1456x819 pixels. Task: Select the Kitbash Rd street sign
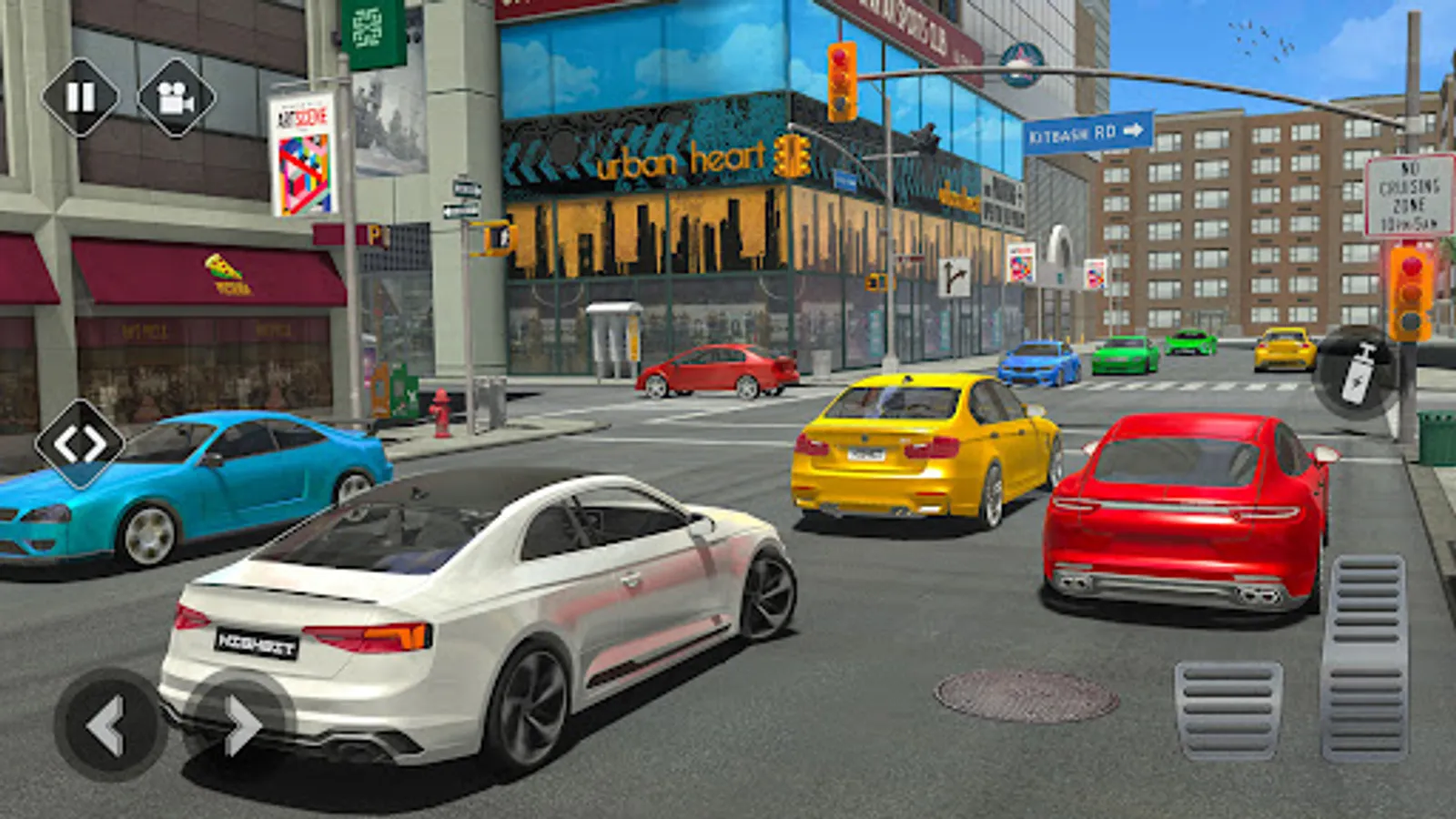pyautogui.click(x=1088, y=130)
